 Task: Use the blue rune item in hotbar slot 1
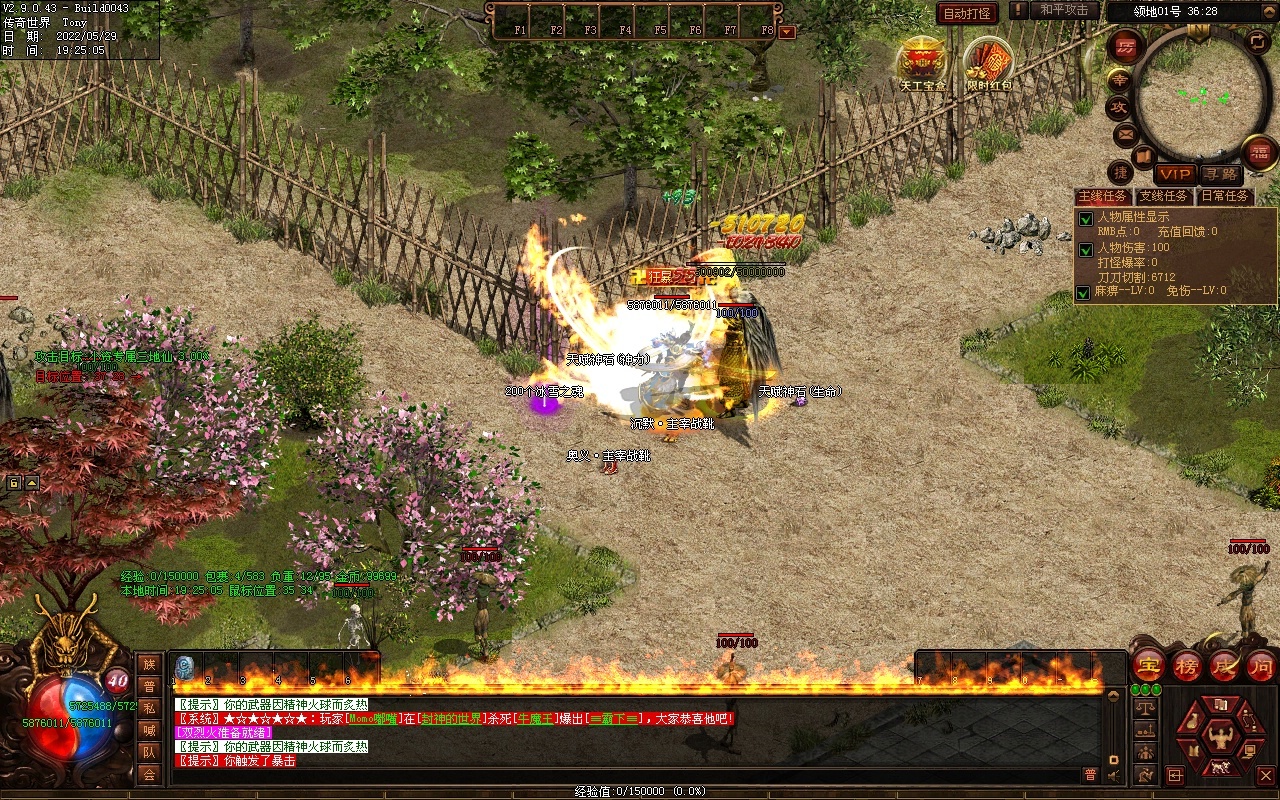click(x=185, y=667)
